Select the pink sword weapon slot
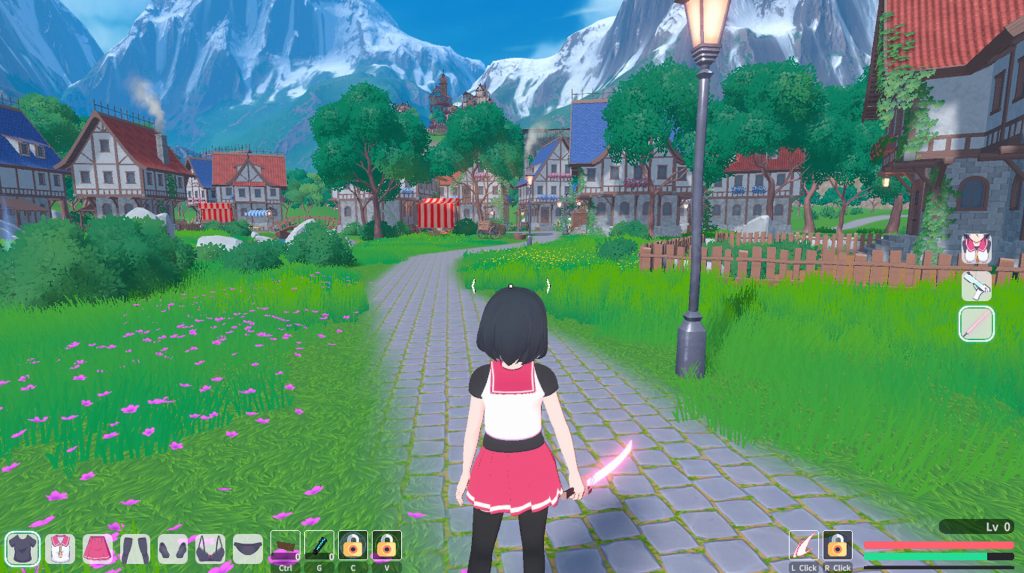This screenshot has width=1024, height=573. [976, 324]
